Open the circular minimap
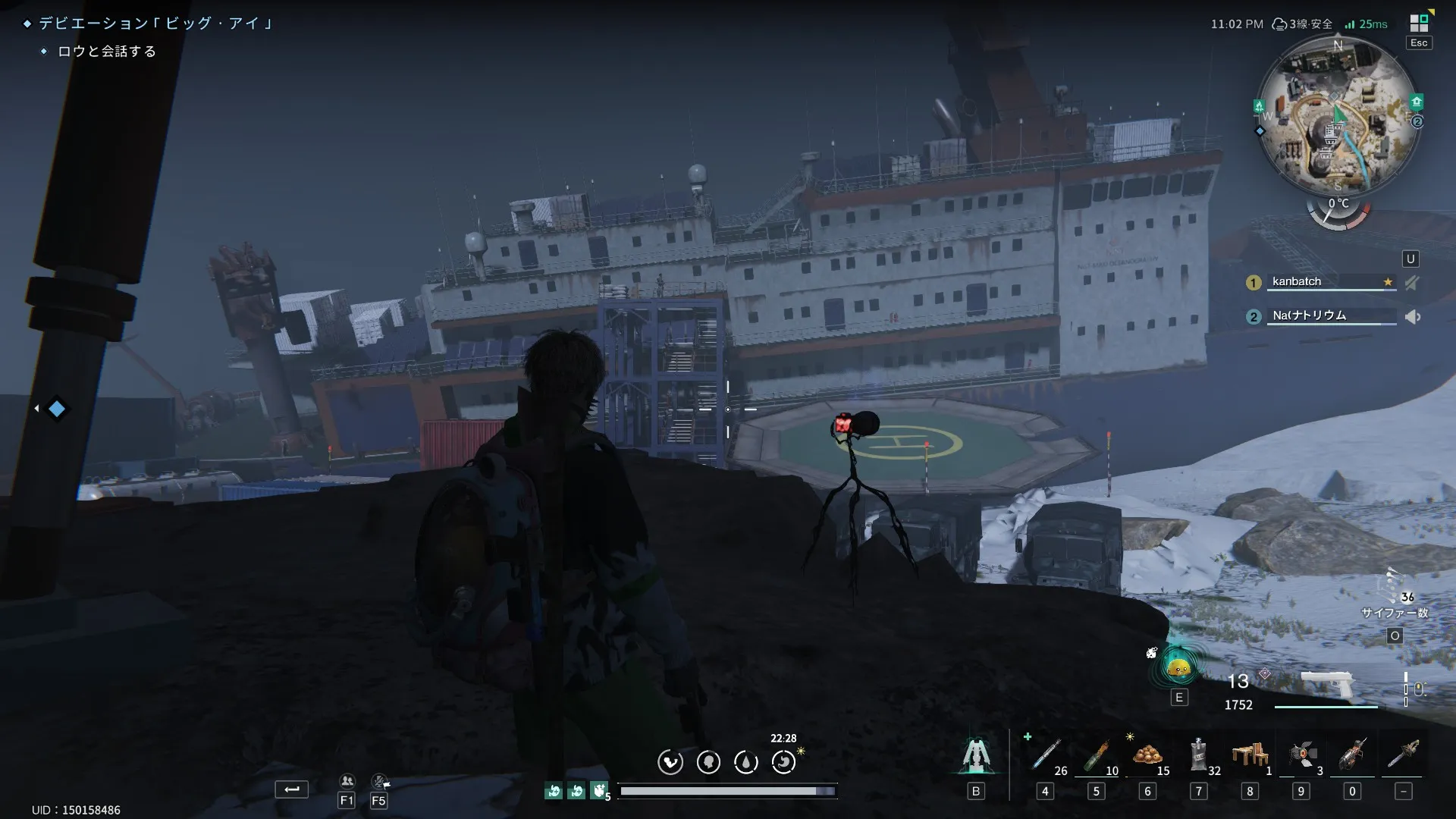1456x819 pixels. pos(1337,115)
